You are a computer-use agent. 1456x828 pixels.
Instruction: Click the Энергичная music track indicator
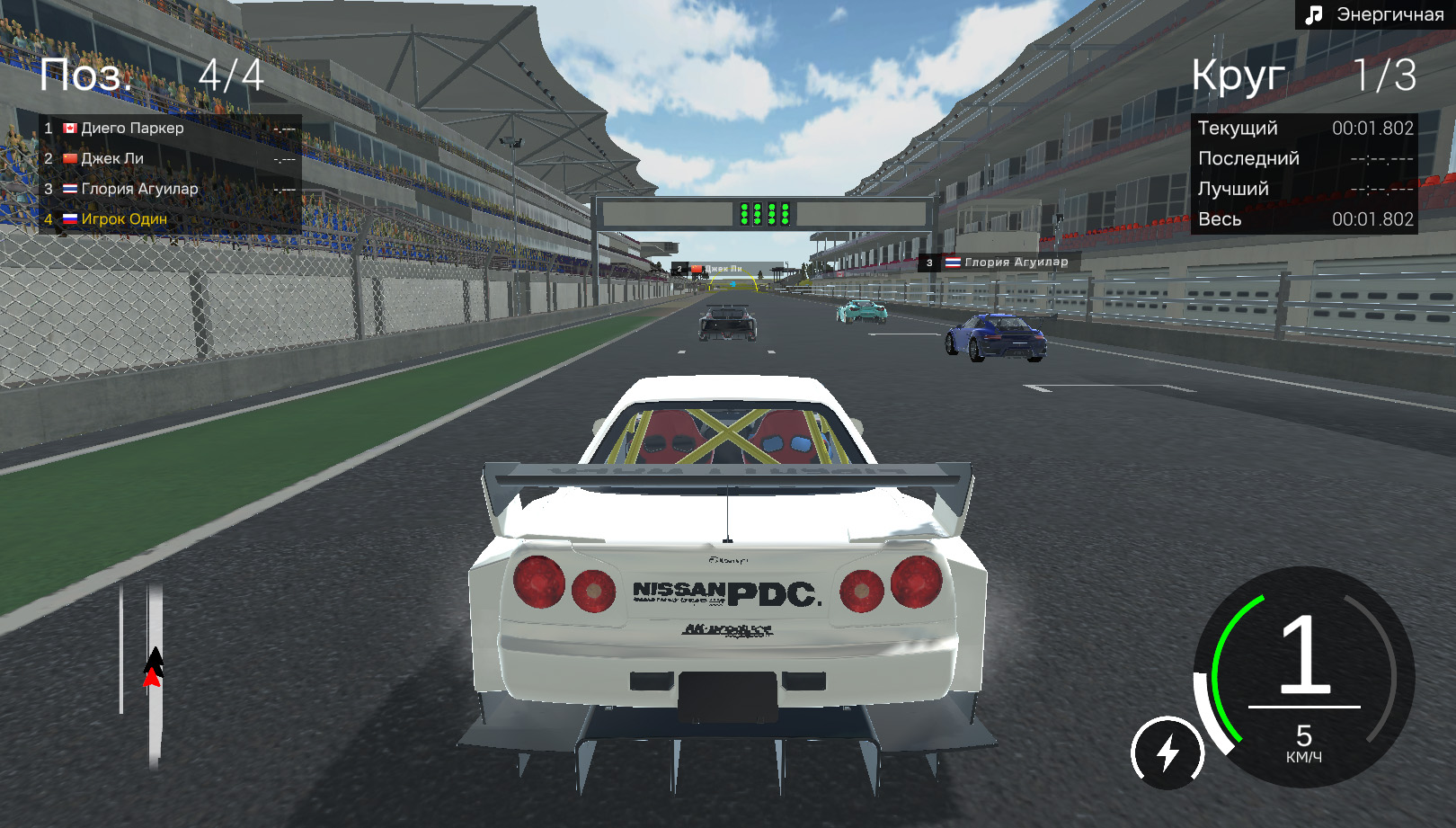1375,15
